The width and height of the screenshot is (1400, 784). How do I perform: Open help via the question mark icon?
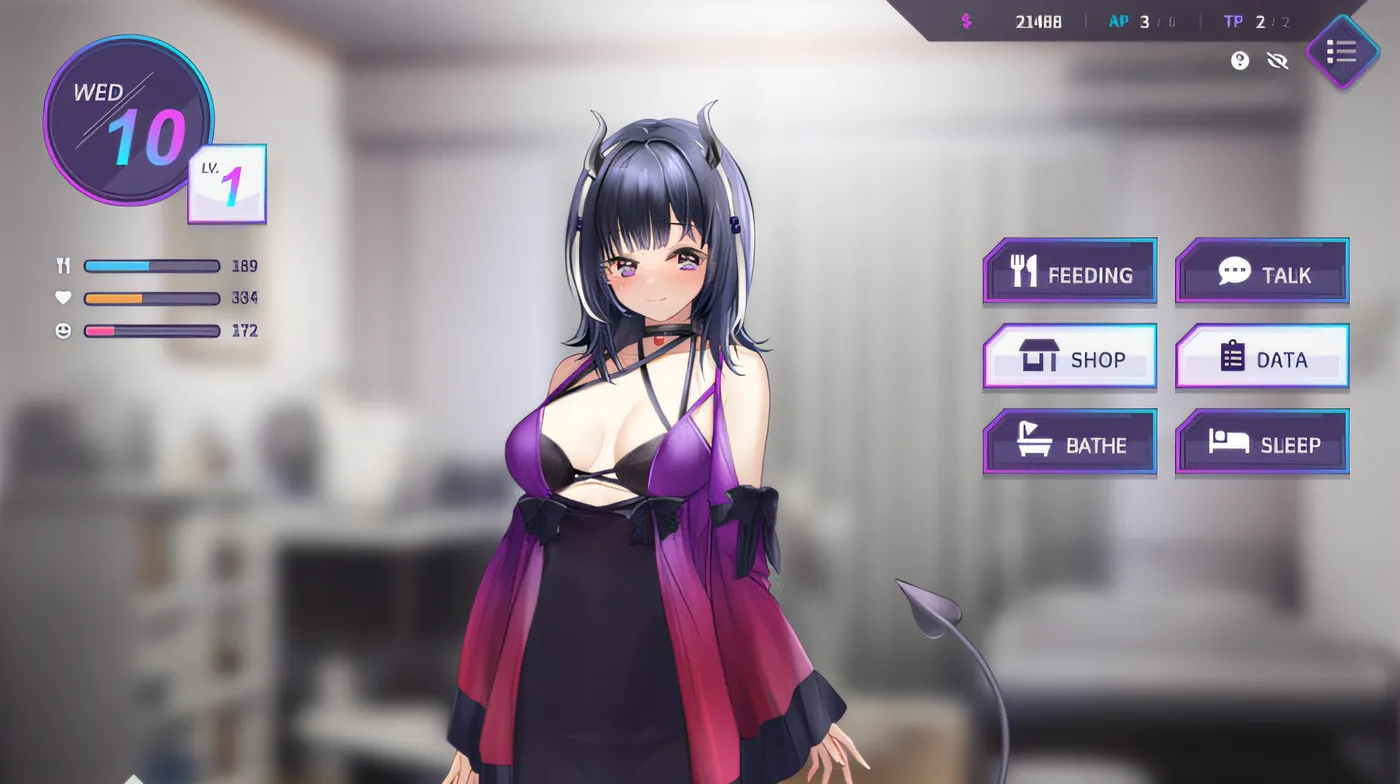pyautogui.click(x=1239, y=61)
